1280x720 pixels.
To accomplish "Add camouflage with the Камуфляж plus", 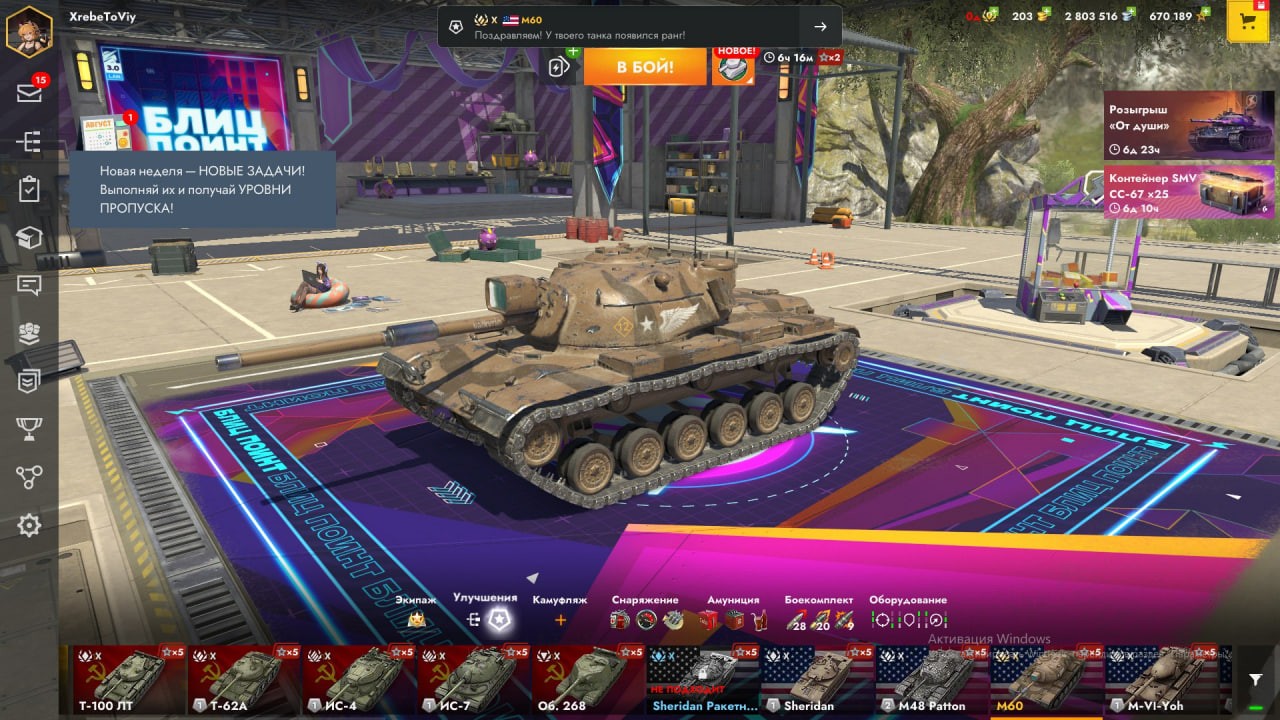I will tap(560, 620).
